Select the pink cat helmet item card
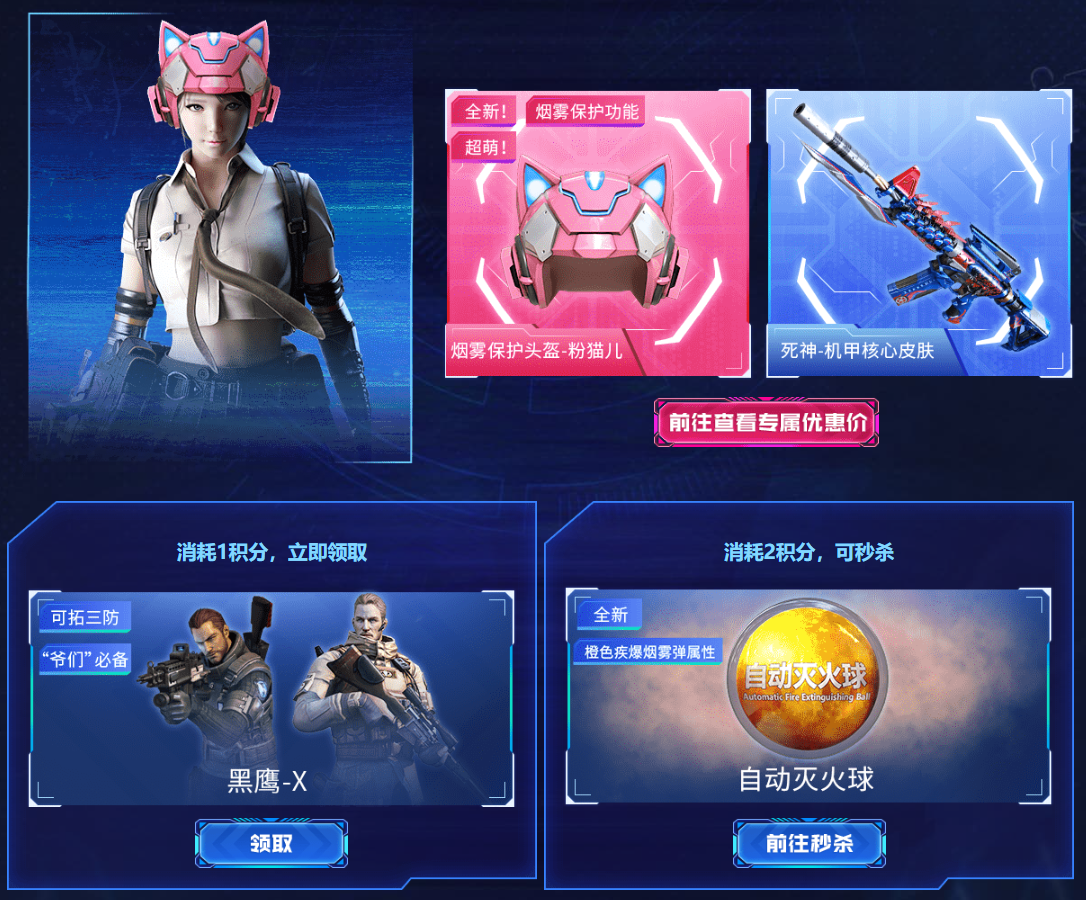The image size is (1086, 900). (x=597, y=234)
